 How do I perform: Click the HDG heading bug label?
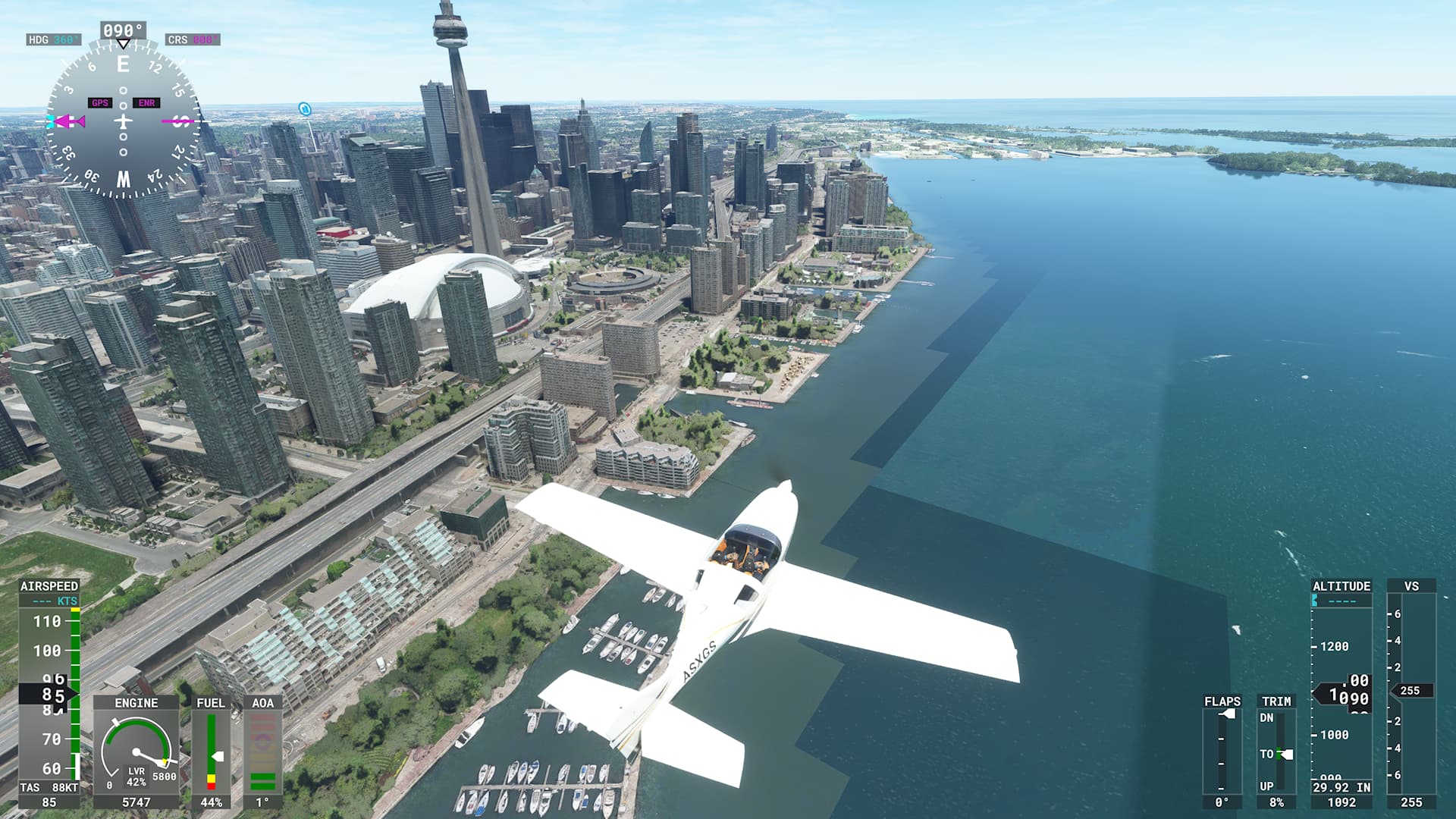coord(53,39)
